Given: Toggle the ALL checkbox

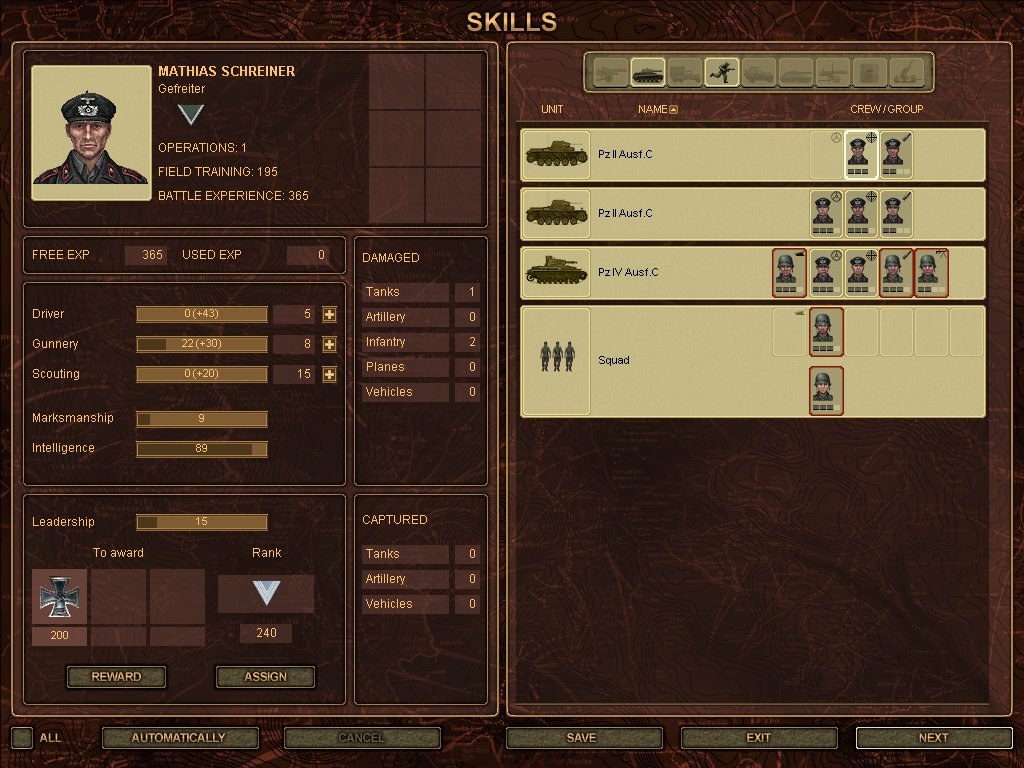Looking at the screenshot, I should [x=22, y=738].
